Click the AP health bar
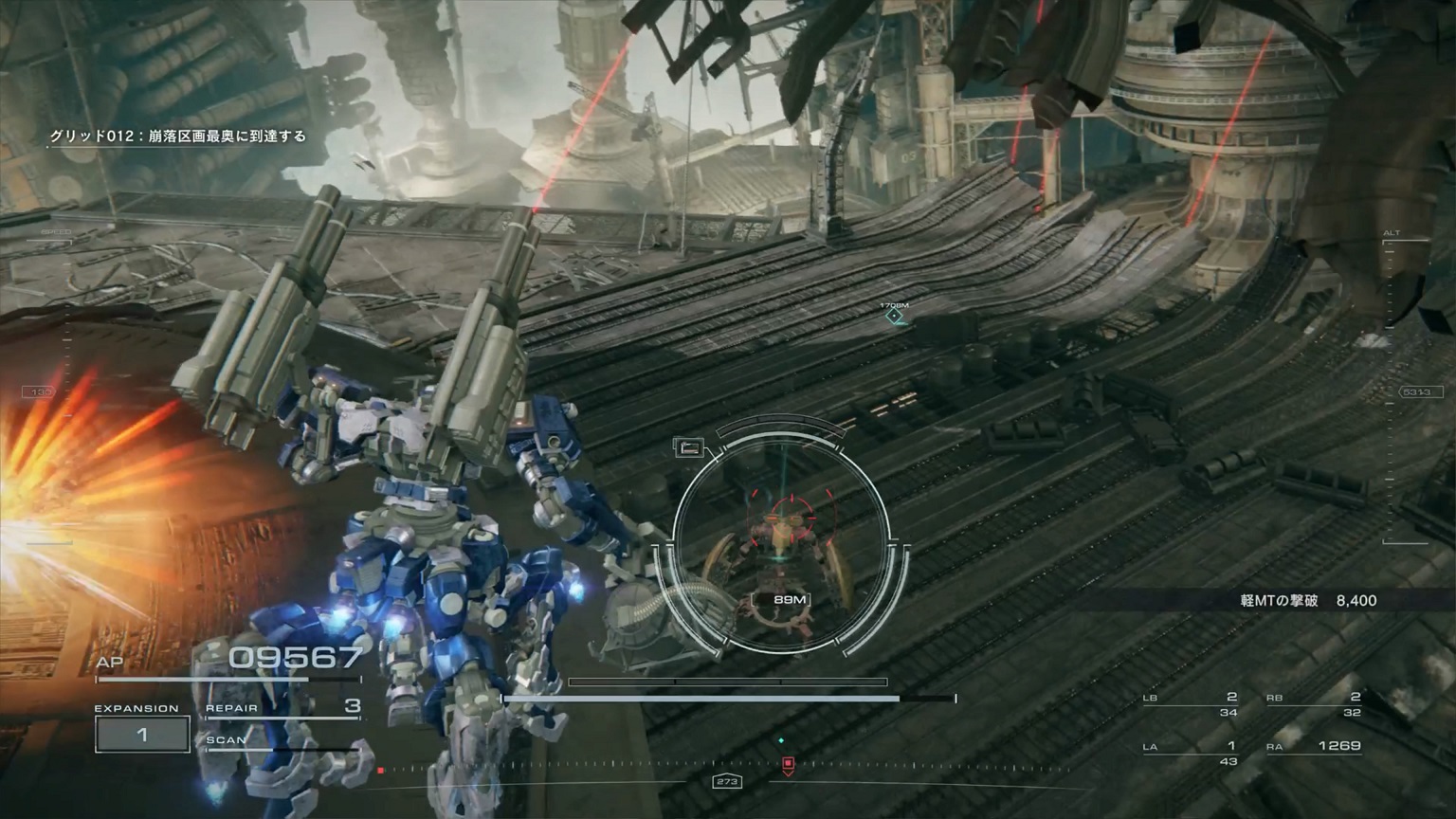The width and height of the screenshot is (1456, 819). [x=227, y=677]
